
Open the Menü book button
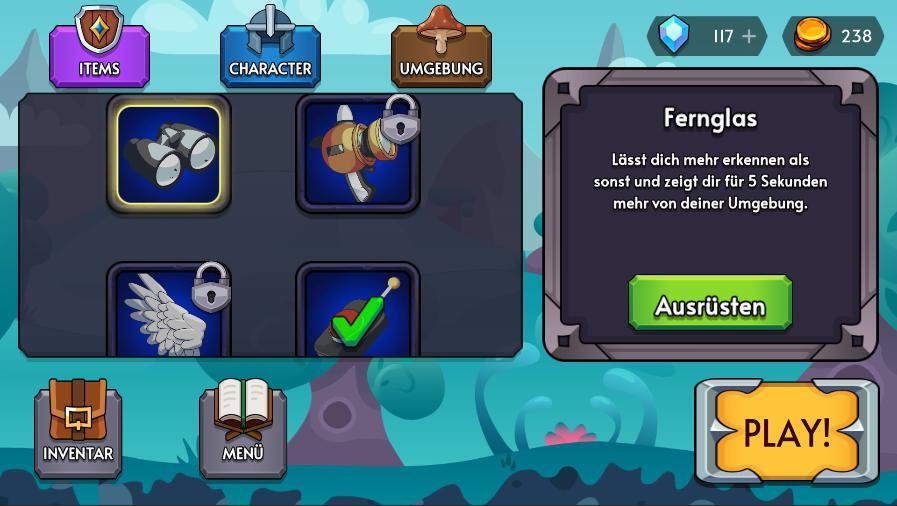(x=243, y=427)
